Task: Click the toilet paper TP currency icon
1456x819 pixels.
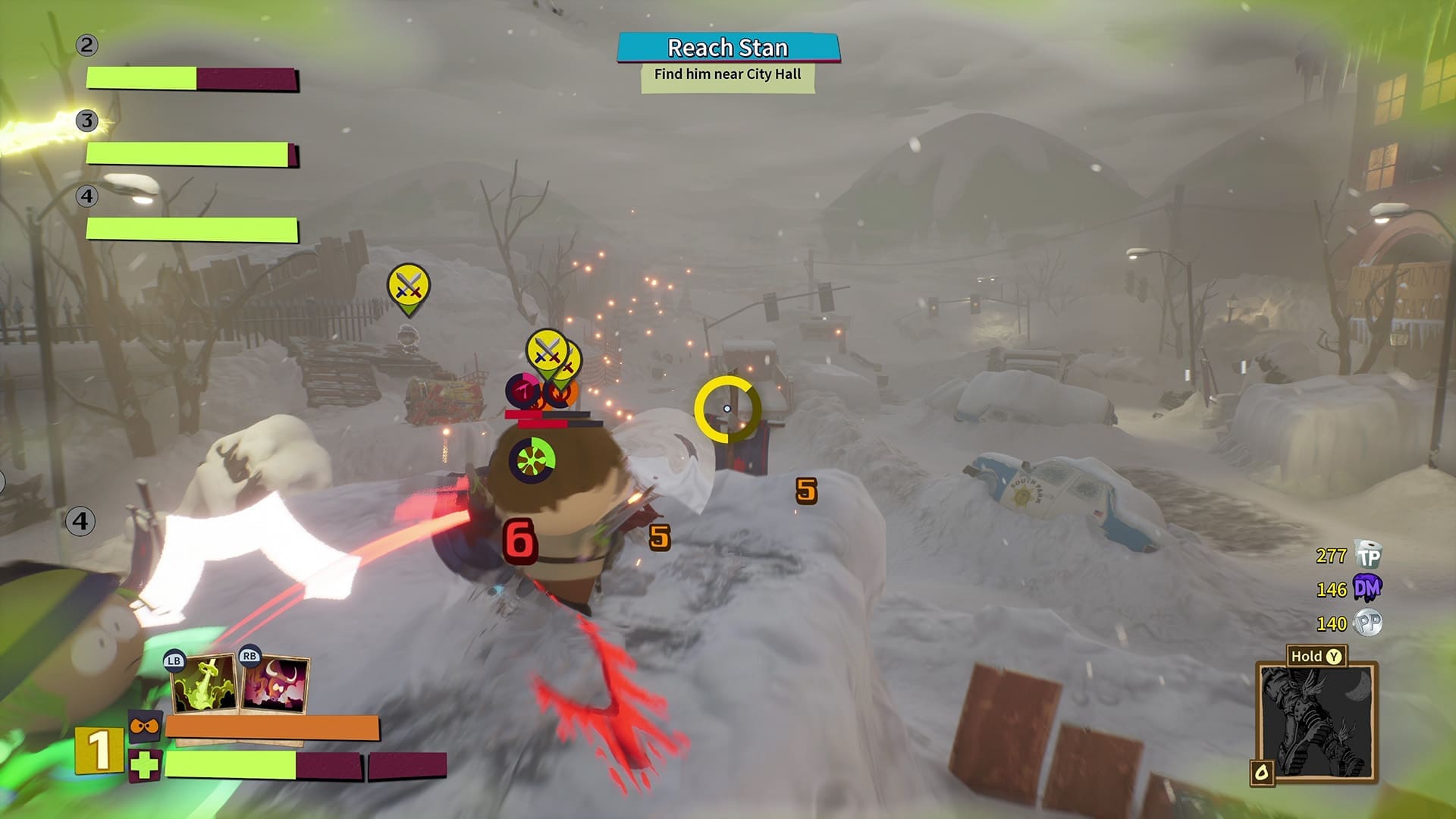Action: click(1369, 556)
